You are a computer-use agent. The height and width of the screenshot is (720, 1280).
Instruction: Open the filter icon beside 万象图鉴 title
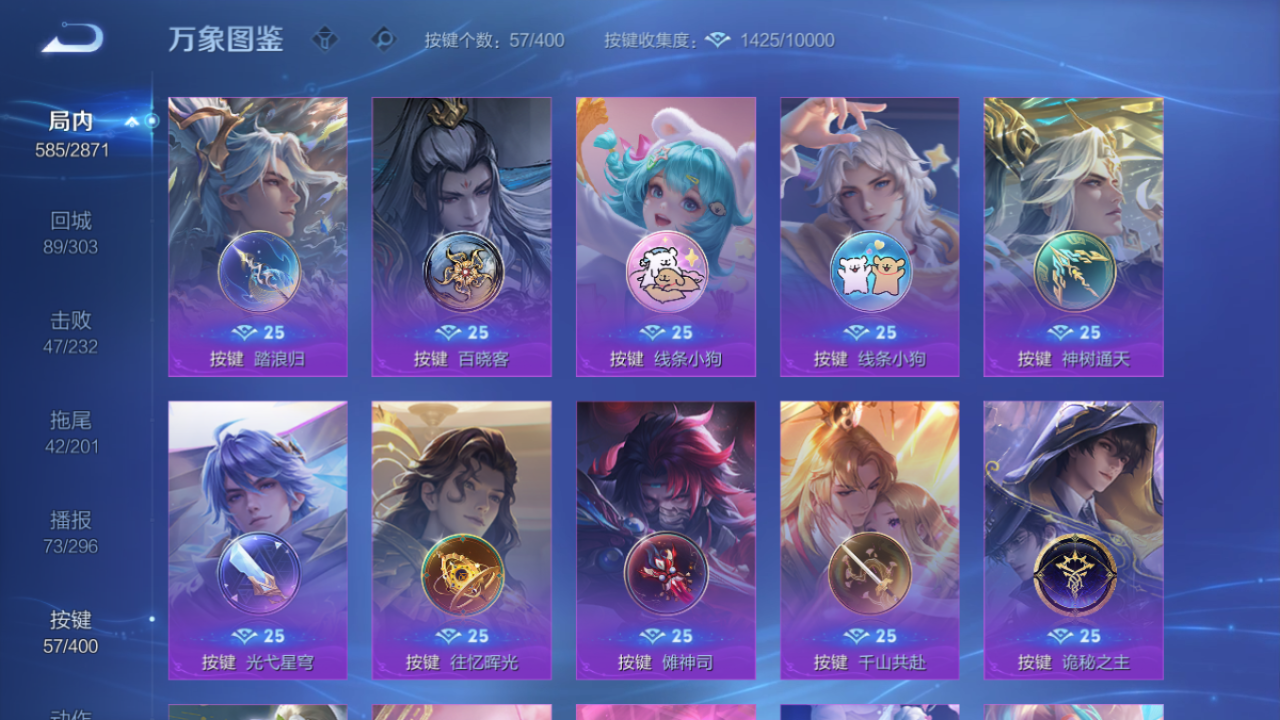point(326,40)
